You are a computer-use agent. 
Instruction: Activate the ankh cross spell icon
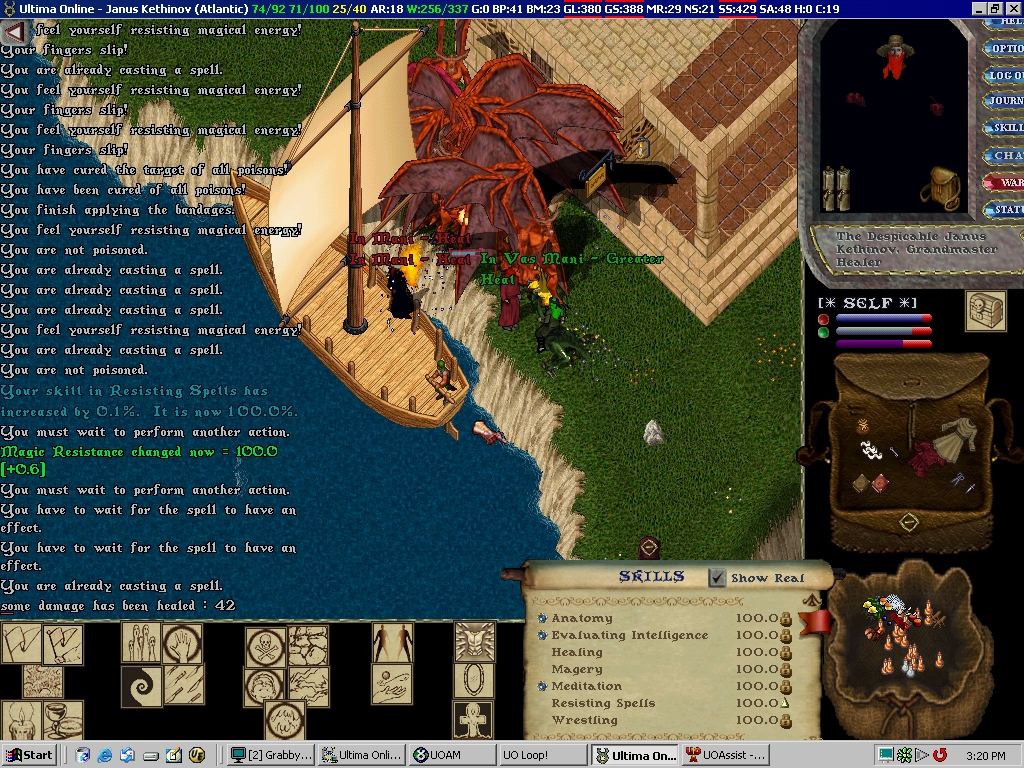tap(475, 719)
